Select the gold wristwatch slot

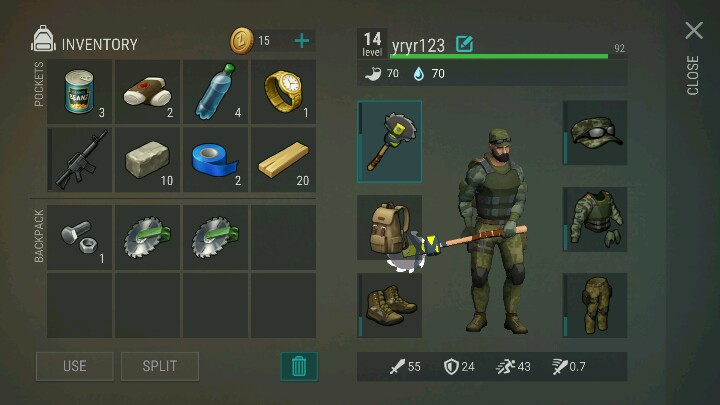pyautogui.click(x=283, y=92)
